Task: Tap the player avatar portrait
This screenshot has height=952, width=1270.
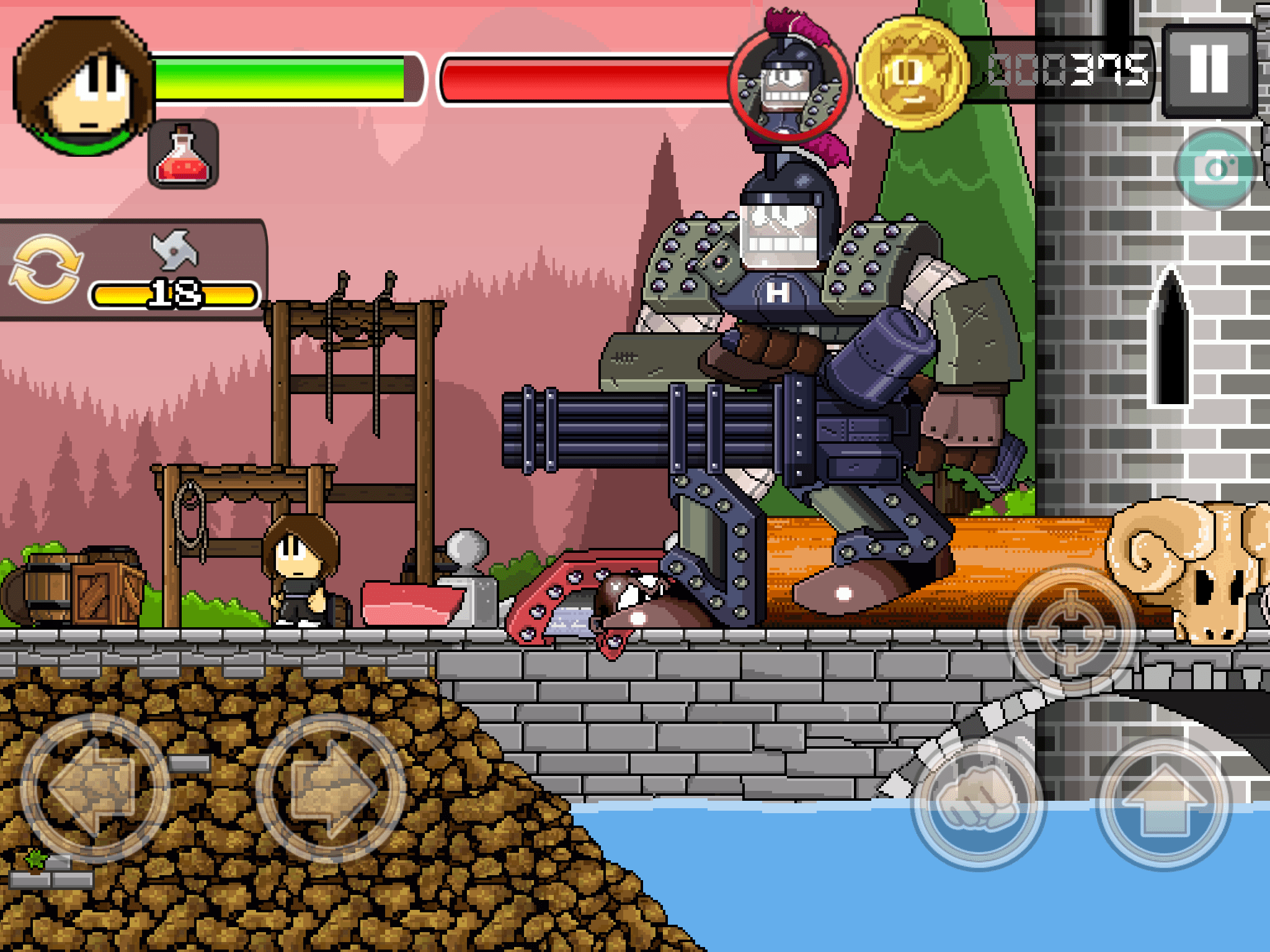Action: point(84,84)
